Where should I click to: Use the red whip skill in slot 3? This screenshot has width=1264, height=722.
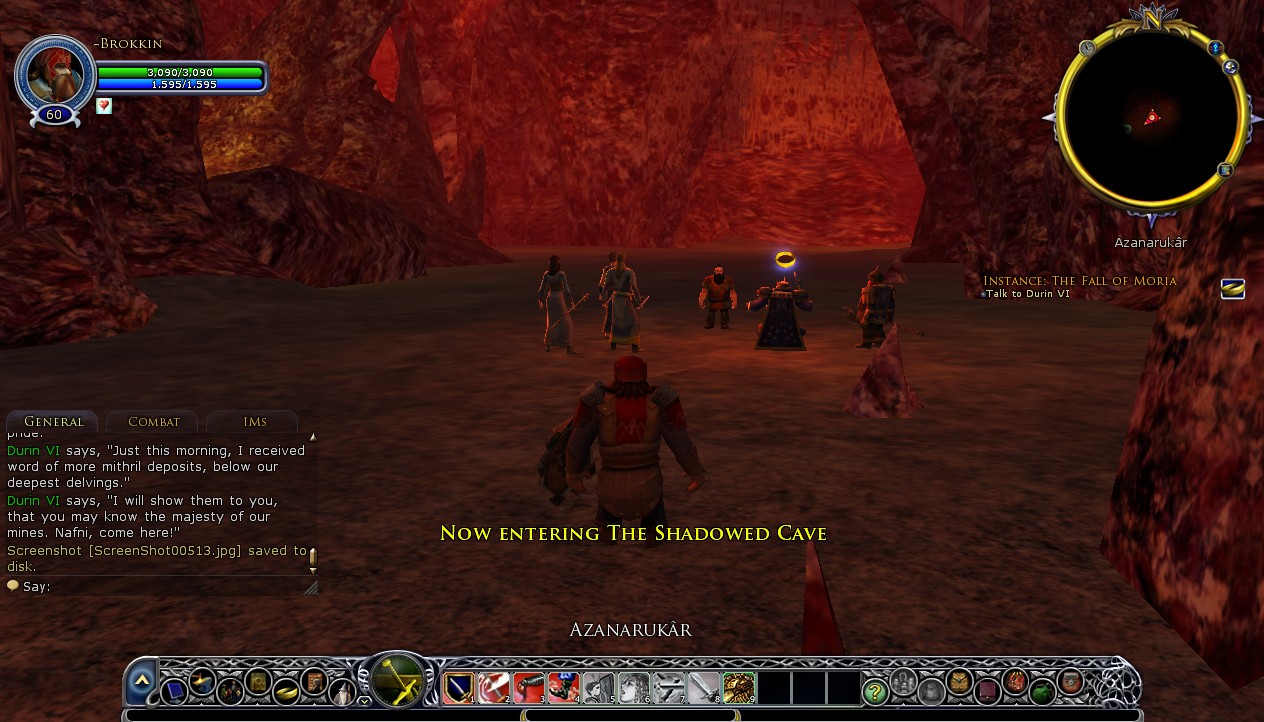(529, 688)
